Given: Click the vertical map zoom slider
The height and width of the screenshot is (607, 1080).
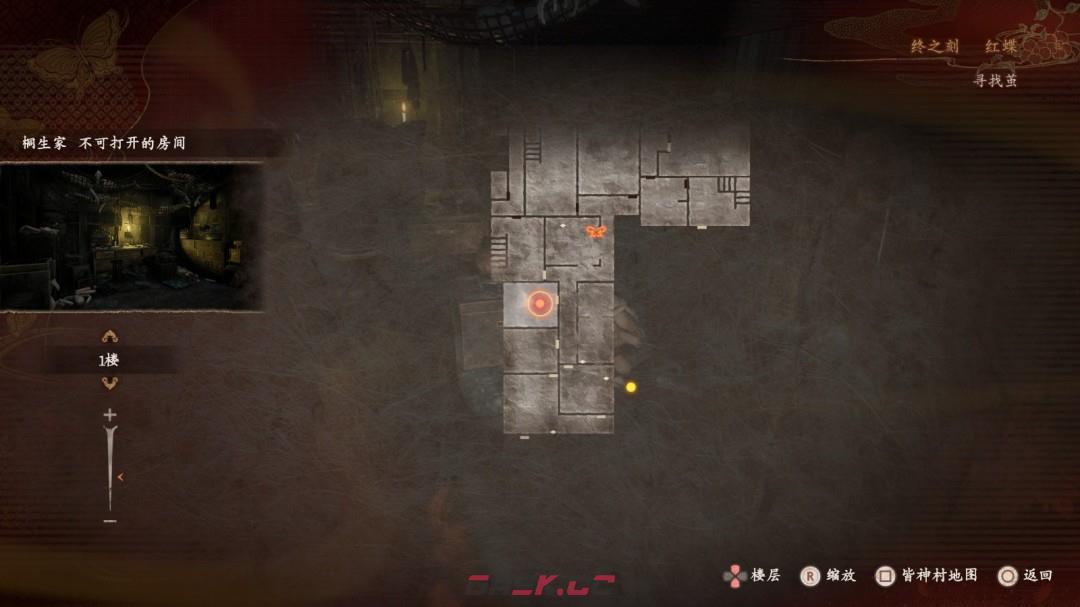Looking at the screenshot, I should pyautogui.click(x=110, y=468).
